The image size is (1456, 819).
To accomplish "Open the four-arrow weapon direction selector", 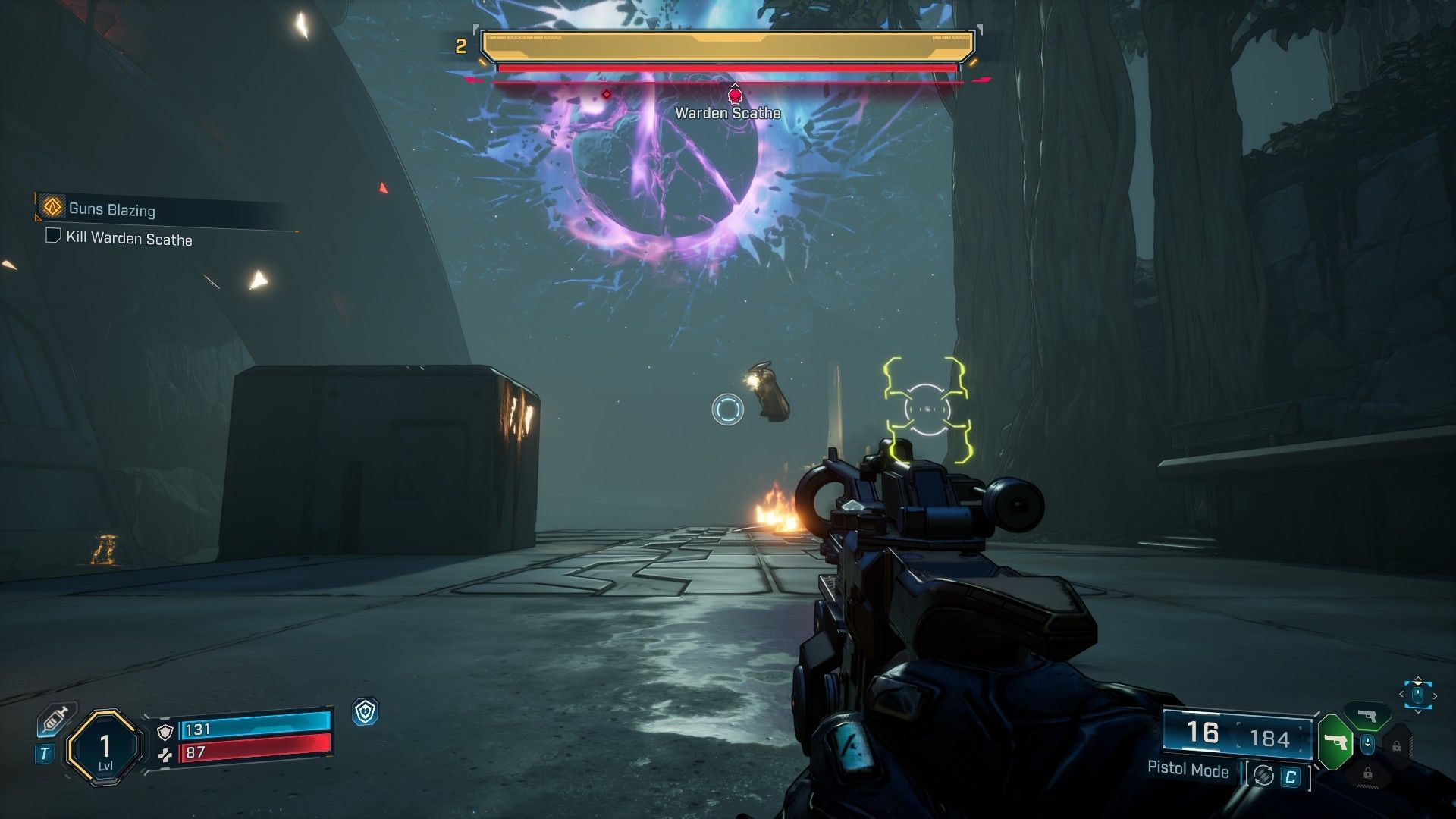I will tap(1417, 695).
